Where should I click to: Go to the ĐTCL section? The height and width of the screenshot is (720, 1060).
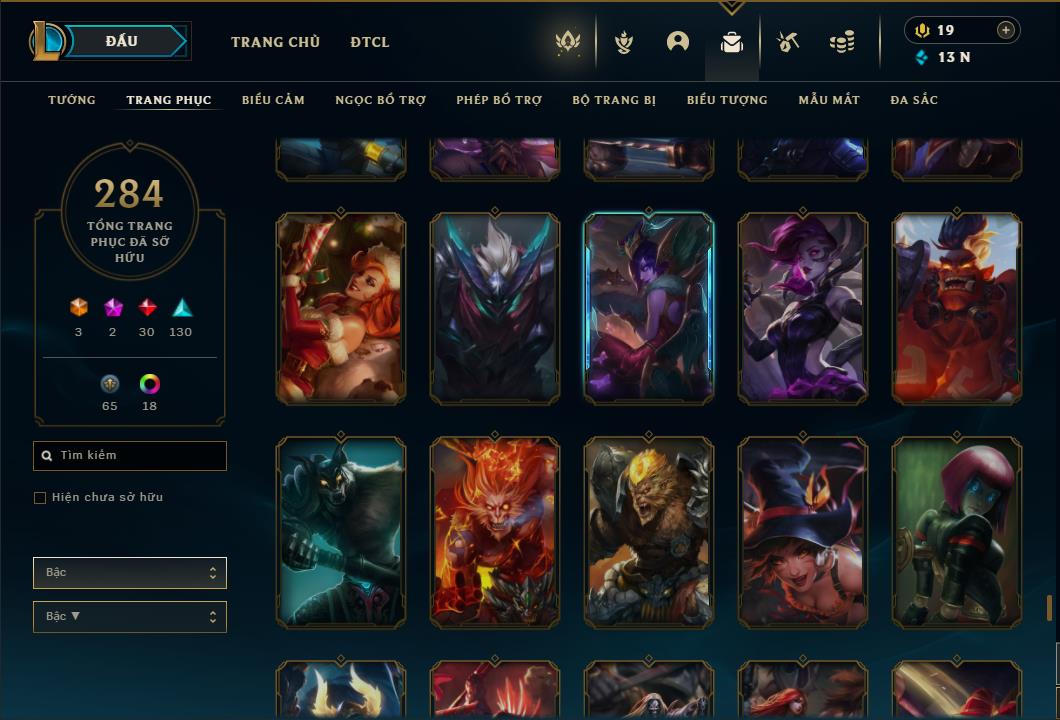370,42
